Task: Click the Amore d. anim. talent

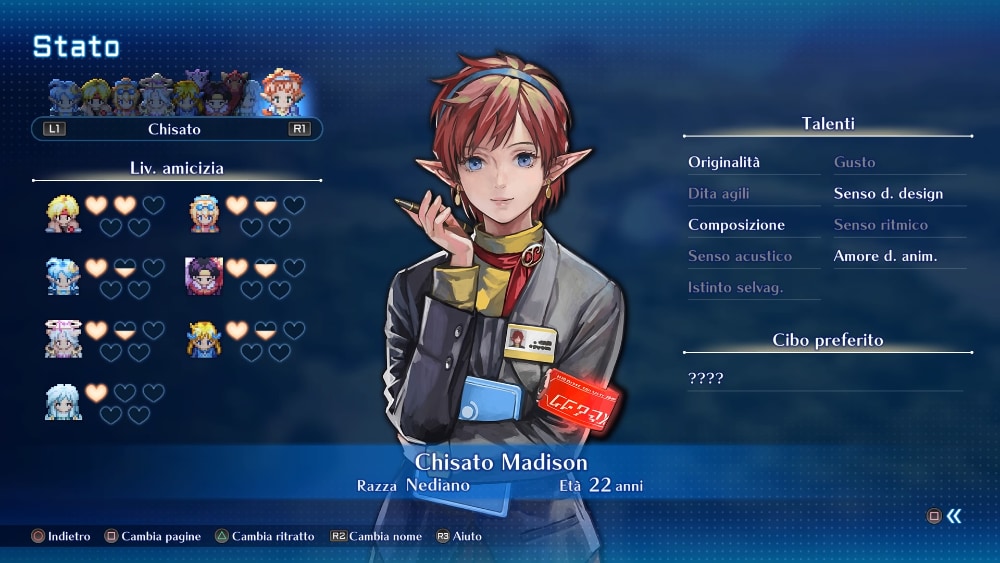Action: (885, 256)
